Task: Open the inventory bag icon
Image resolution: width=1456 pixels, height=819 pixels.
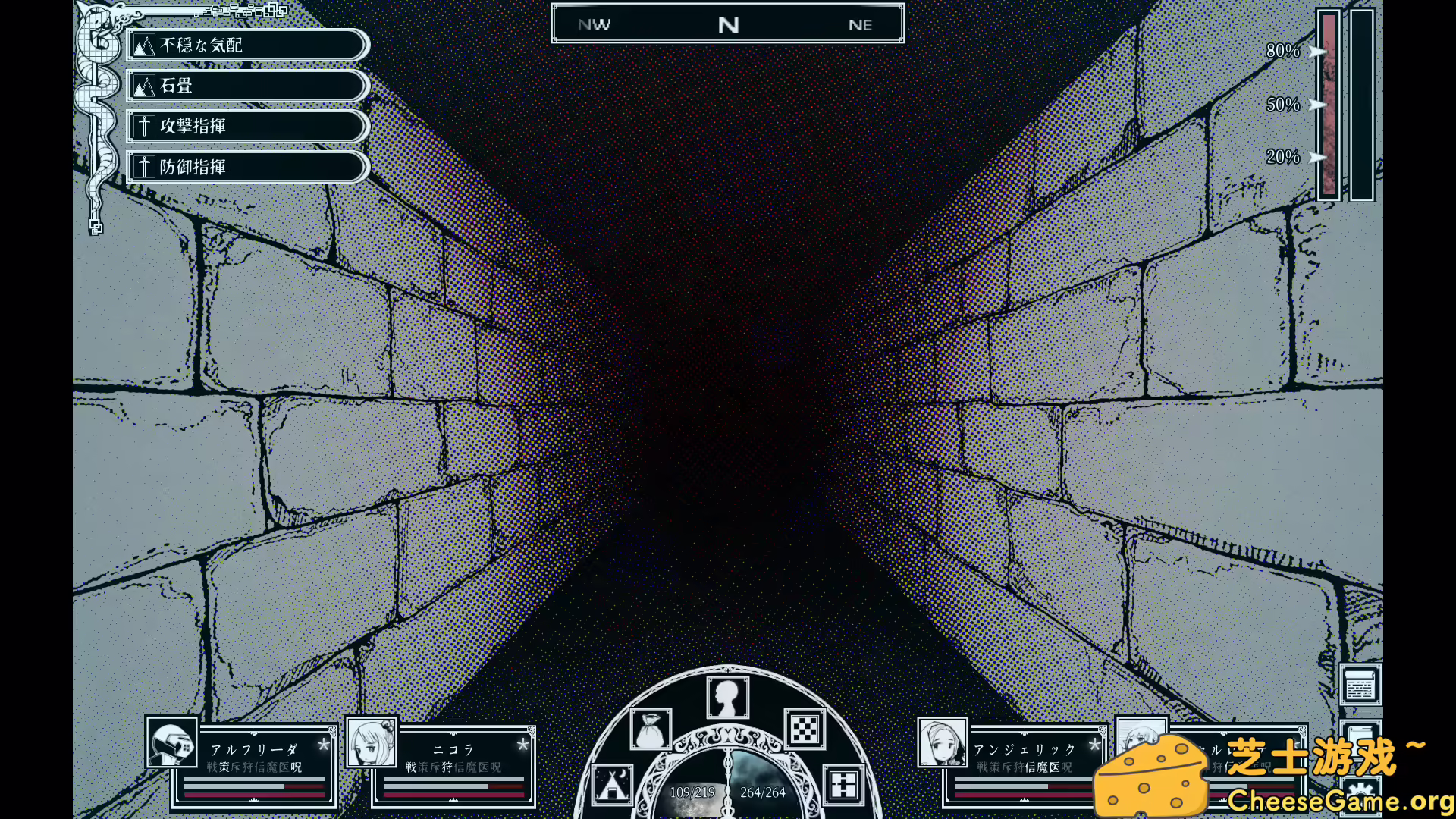Action: (651, 730)
